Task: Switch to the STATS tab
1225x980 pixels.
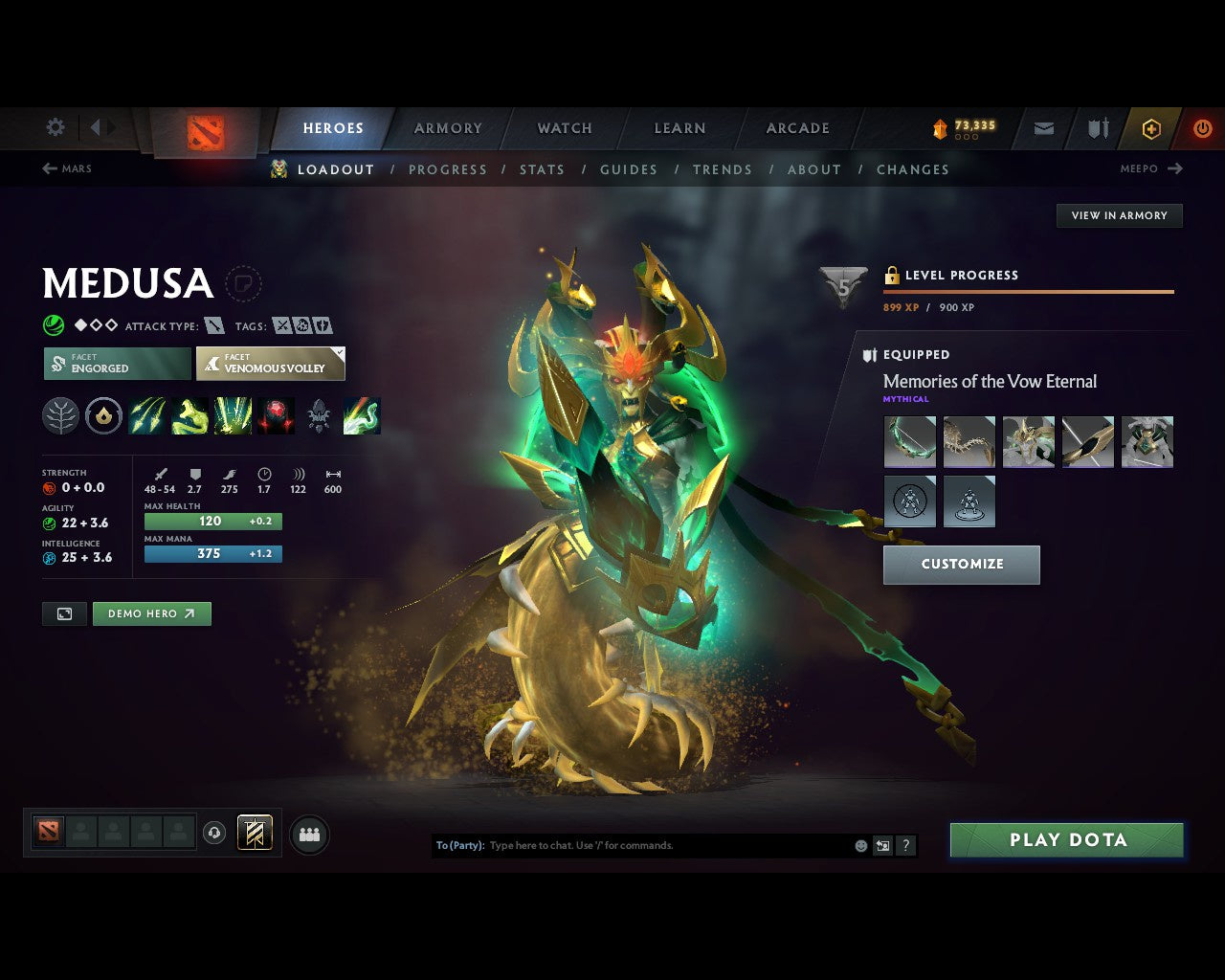Action: pyautogui.click(x=542, y=169)
